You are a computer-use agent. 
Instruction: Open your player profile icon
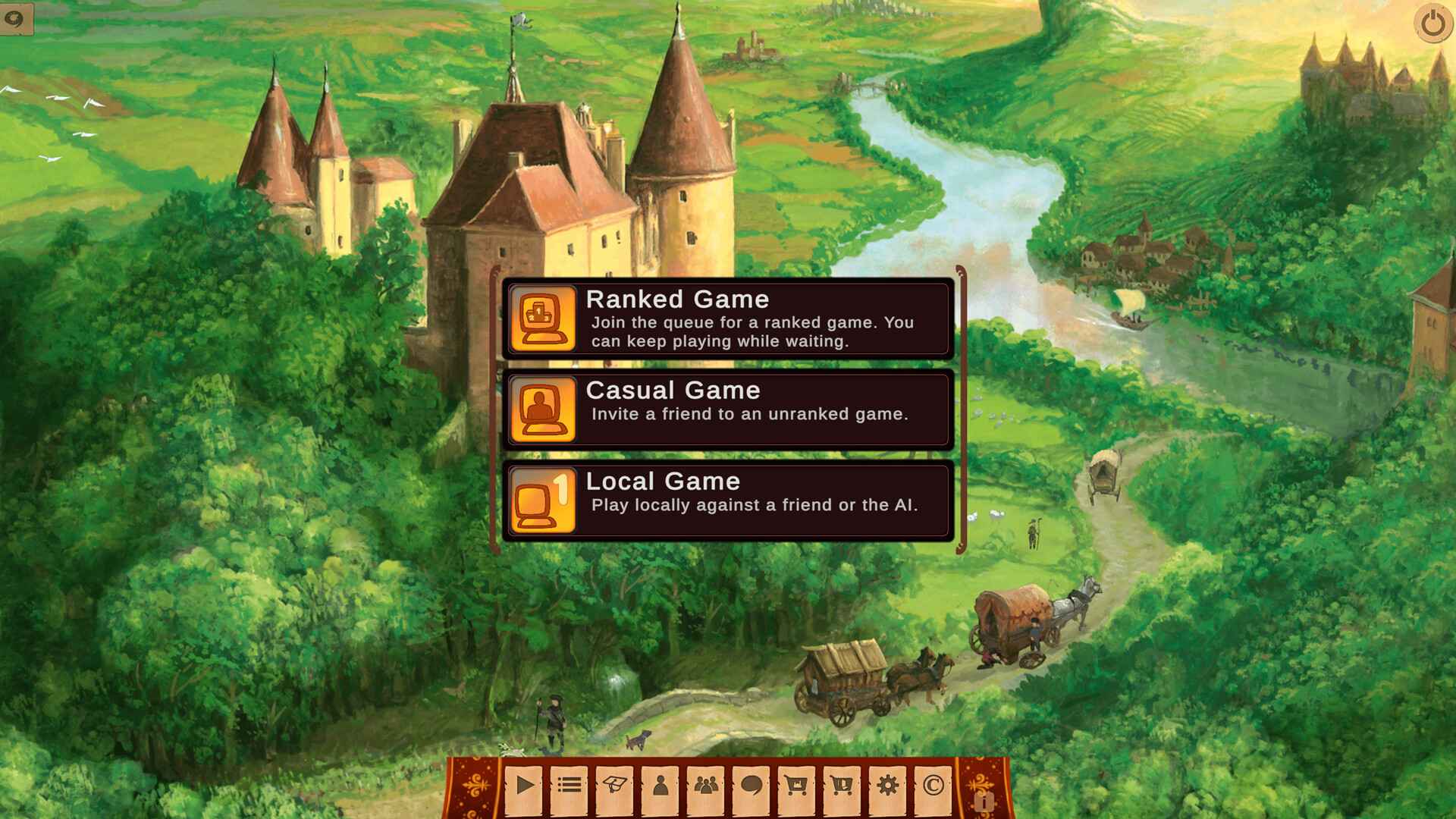(661, 786)
